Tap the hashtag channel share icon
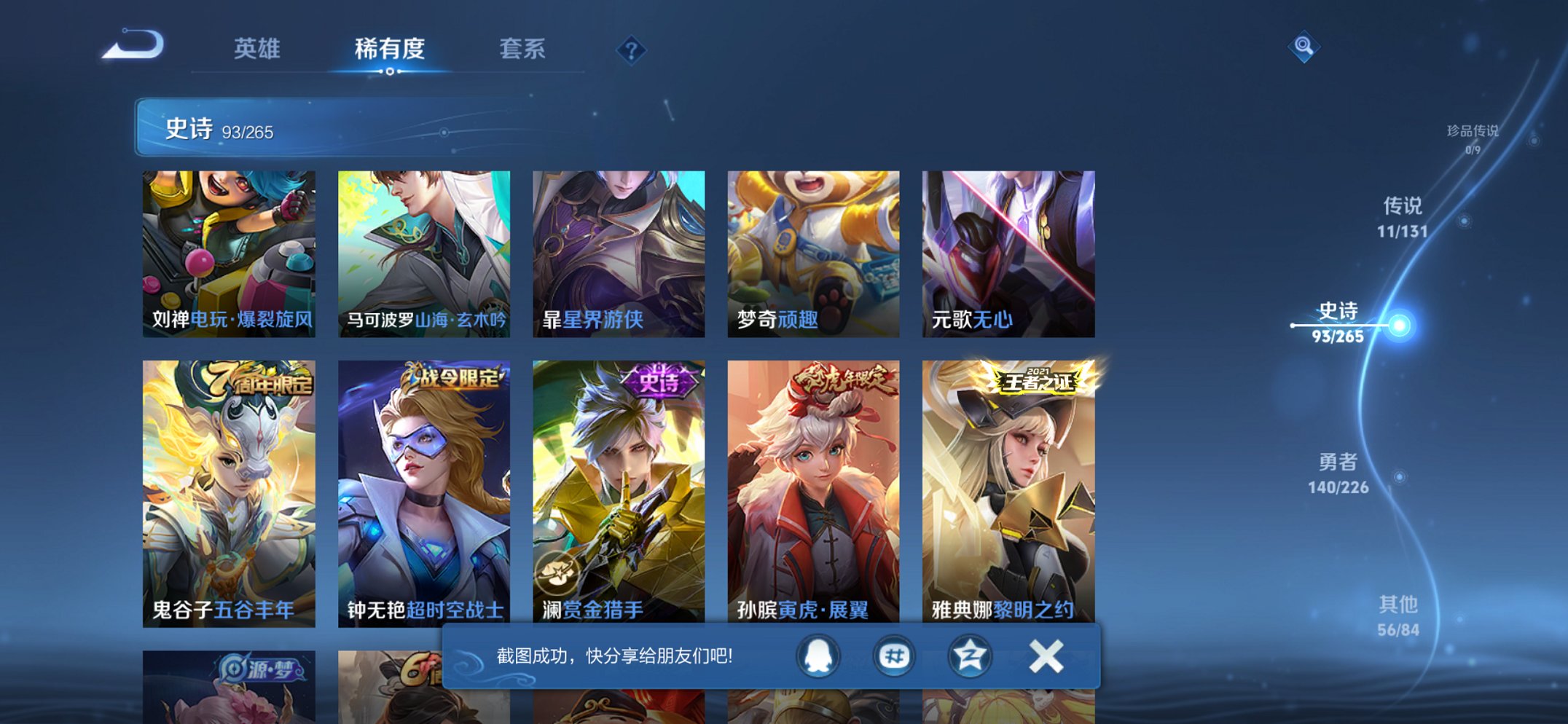1568x724 pixels. tap(894, 656)
